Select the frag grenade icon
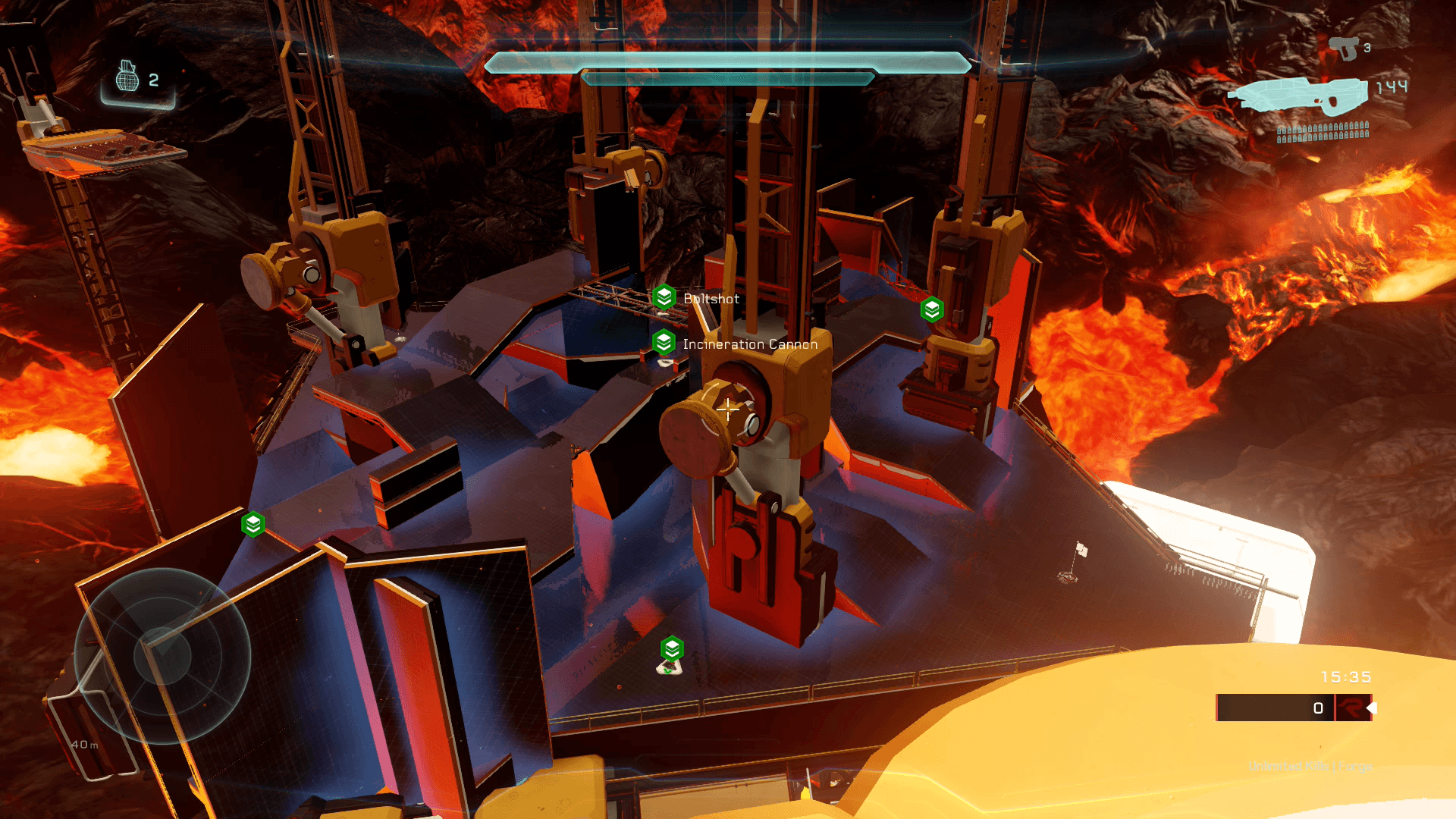The height and width of the screenshot is (819, 1456). (127, 77)
